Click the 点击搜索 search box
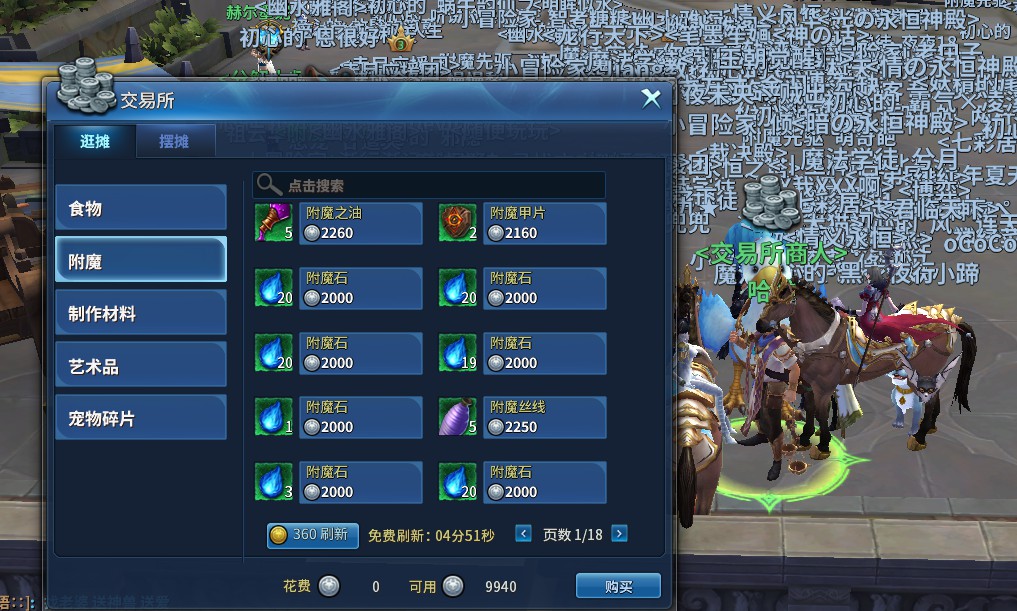 [x=430, y=185]
